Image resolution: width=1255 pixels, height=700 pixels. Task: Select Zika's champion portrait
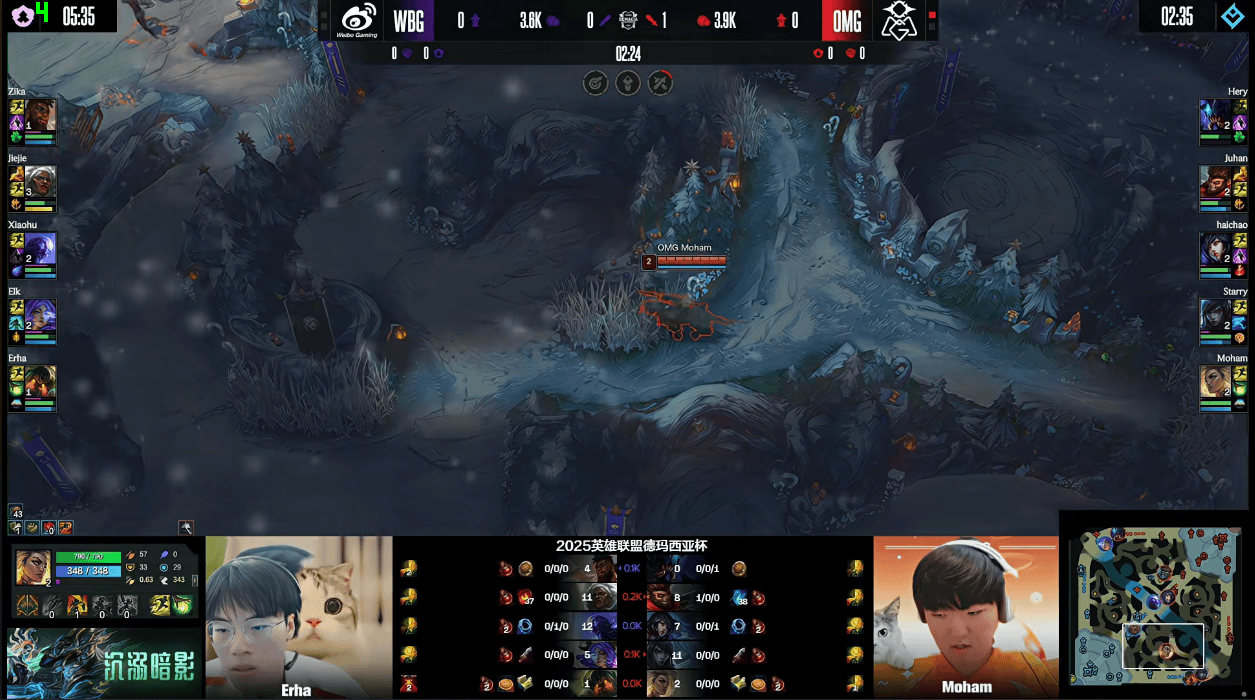(41, 114)
